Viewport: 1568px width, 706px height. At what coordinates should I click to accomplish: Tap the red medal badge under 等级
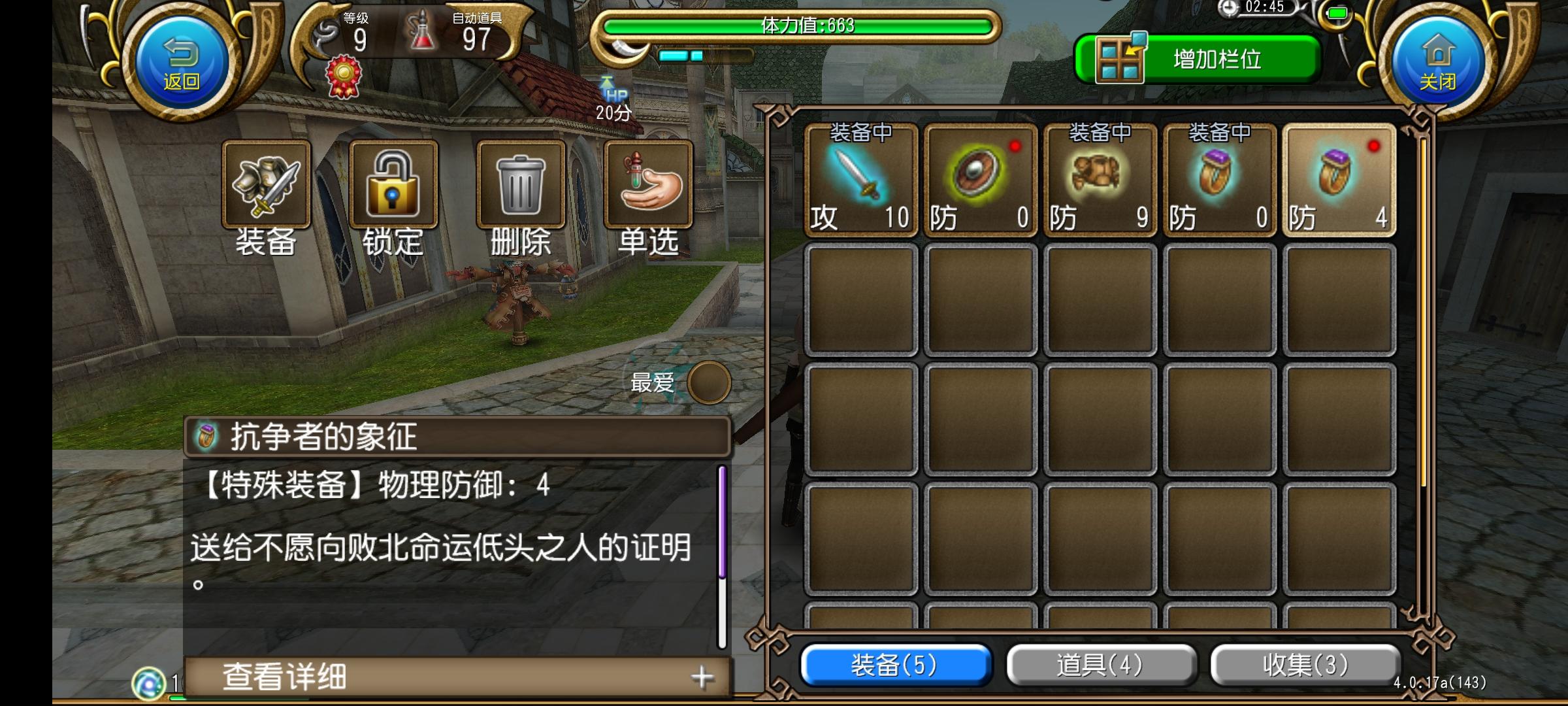[344, 74]
